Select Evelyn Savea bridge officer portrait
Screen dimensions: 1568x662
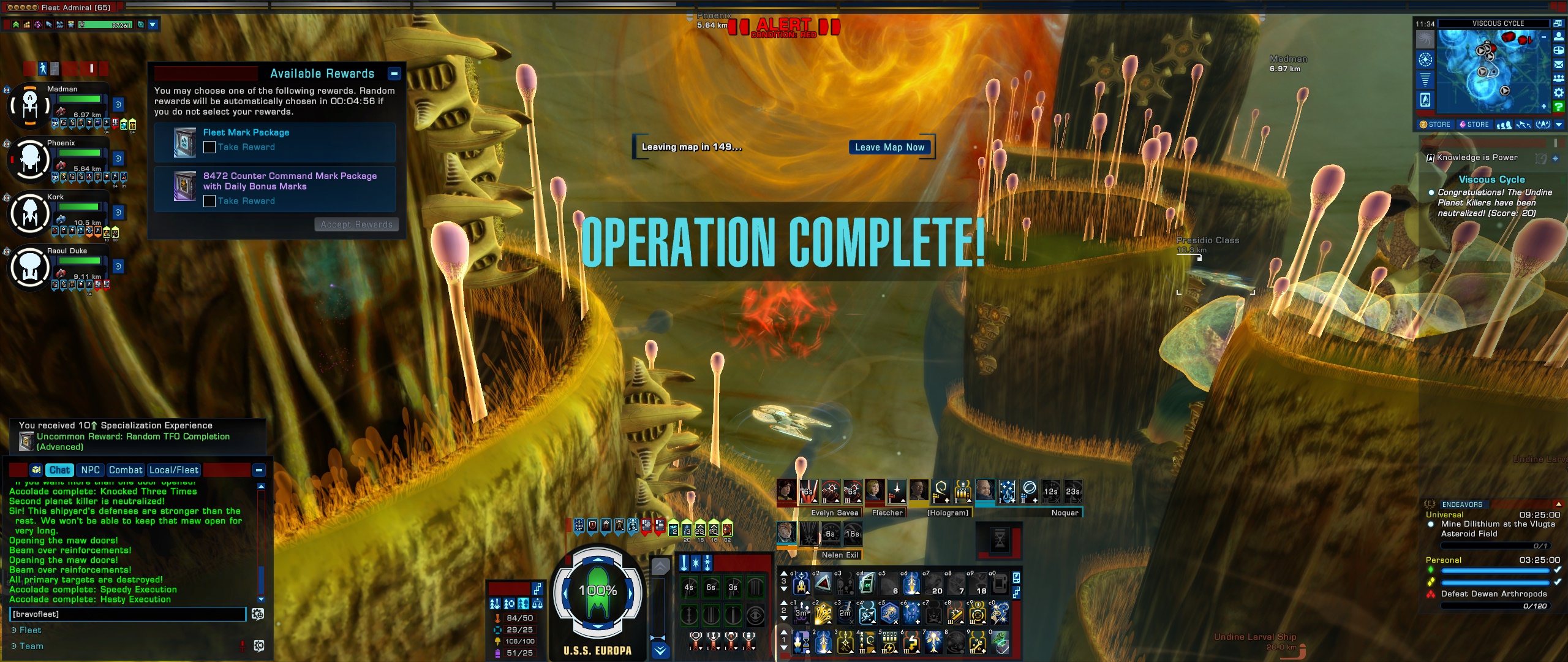click(x=786, y=491)
